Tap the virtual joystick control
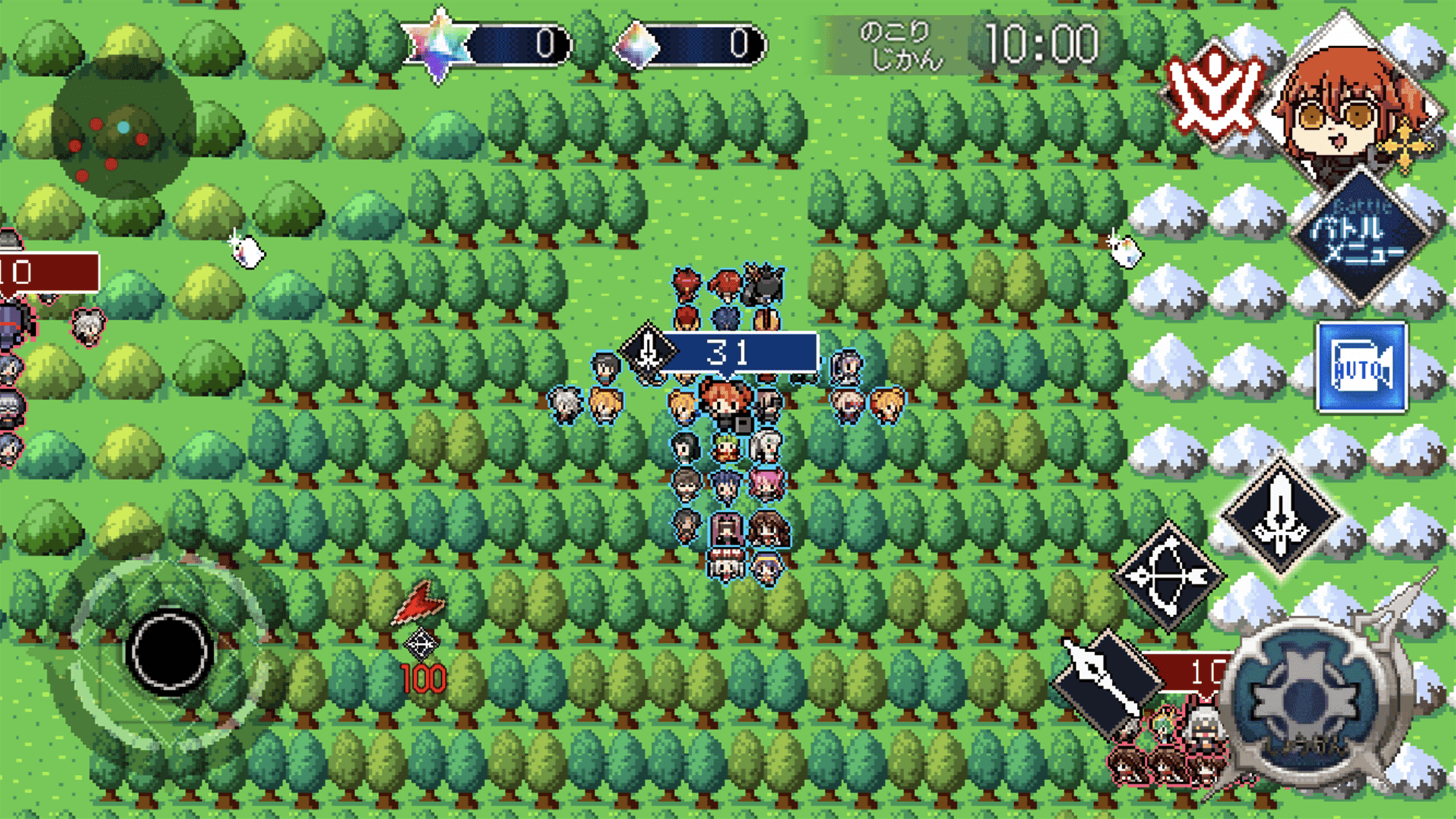The width and height of the screenshot is (1456, 819). pos(168,650)
